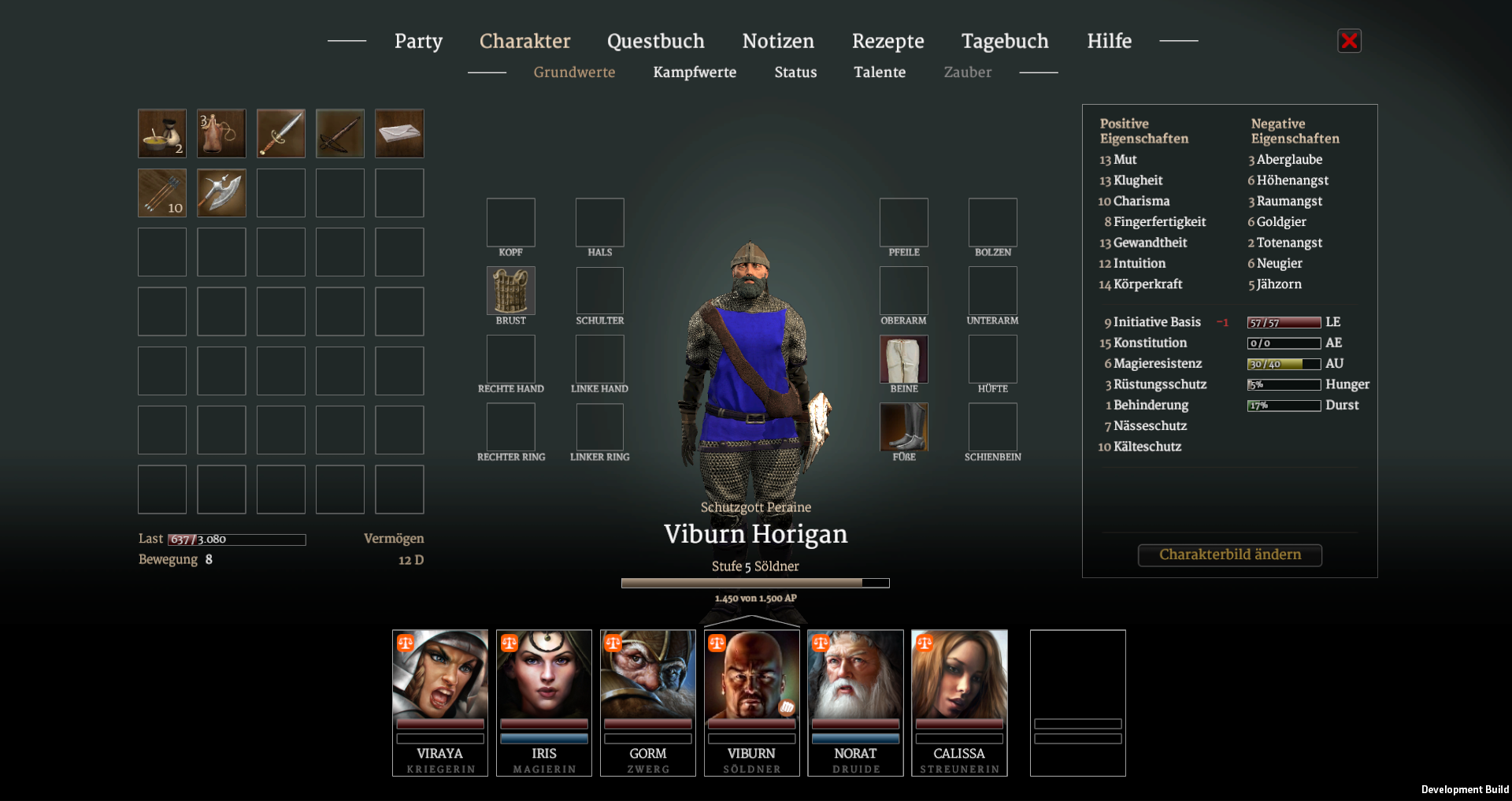The image size is (1512, 801).
Task: Select Norat the Druide portrait
Action: pos(855,702)
